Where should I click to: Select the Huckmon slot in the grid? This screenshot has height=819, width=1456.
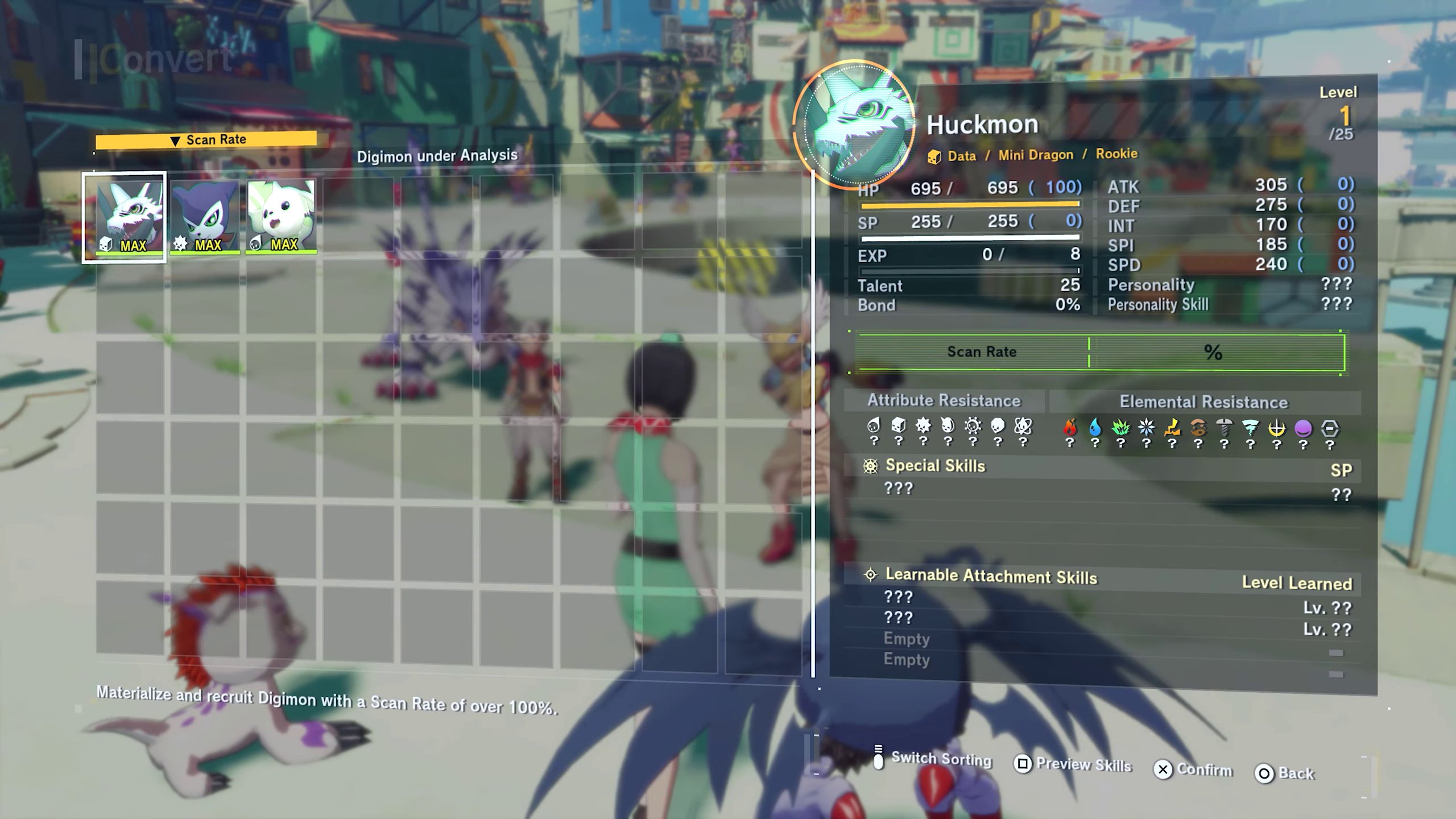125,217
